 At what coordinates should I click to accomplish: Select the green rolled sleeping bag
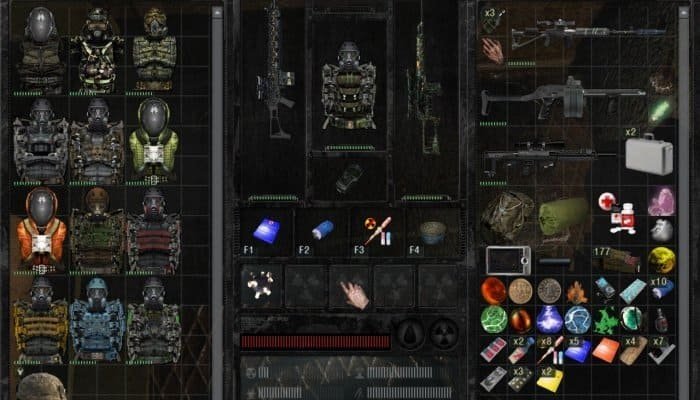coord(563,215)
